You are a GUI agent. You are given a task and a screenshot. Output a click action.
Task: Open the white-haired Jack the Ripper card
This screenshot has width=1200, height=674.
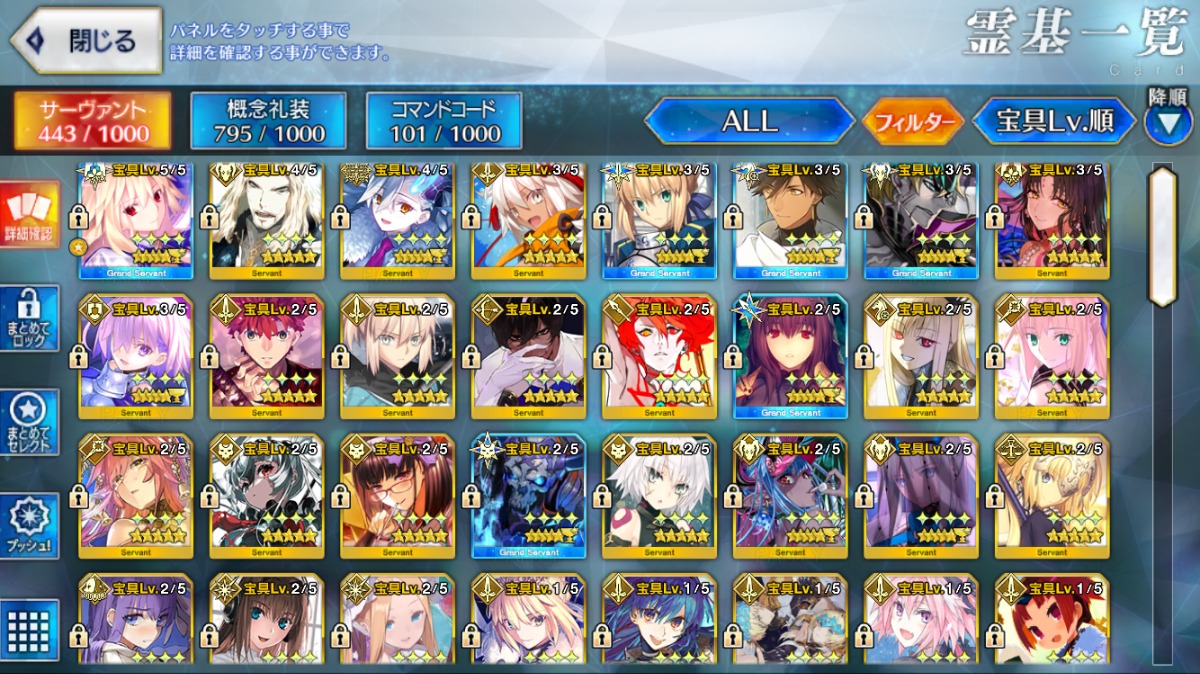pos(659,495)
